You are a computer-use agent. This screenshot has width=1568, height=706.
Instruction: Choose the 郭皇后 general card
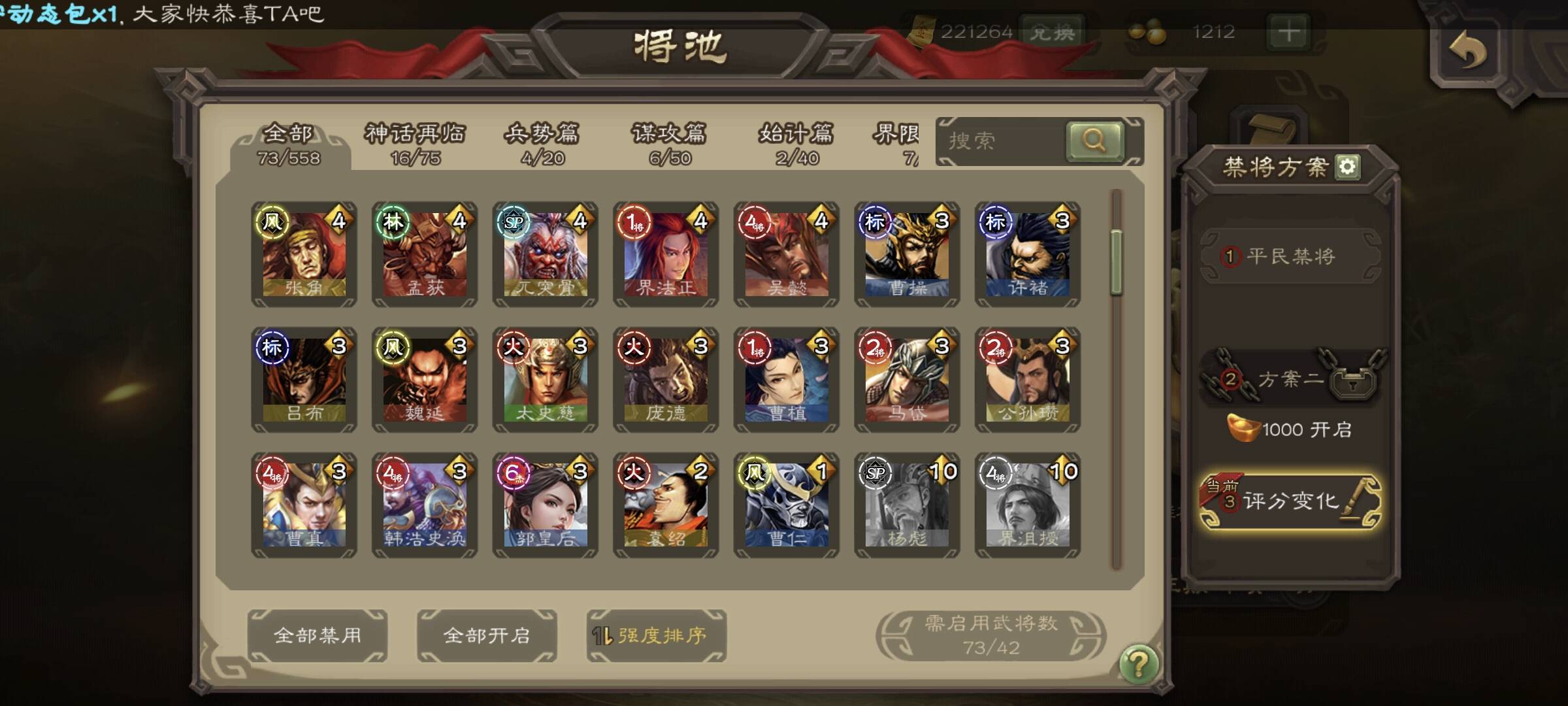click(545, 505)
